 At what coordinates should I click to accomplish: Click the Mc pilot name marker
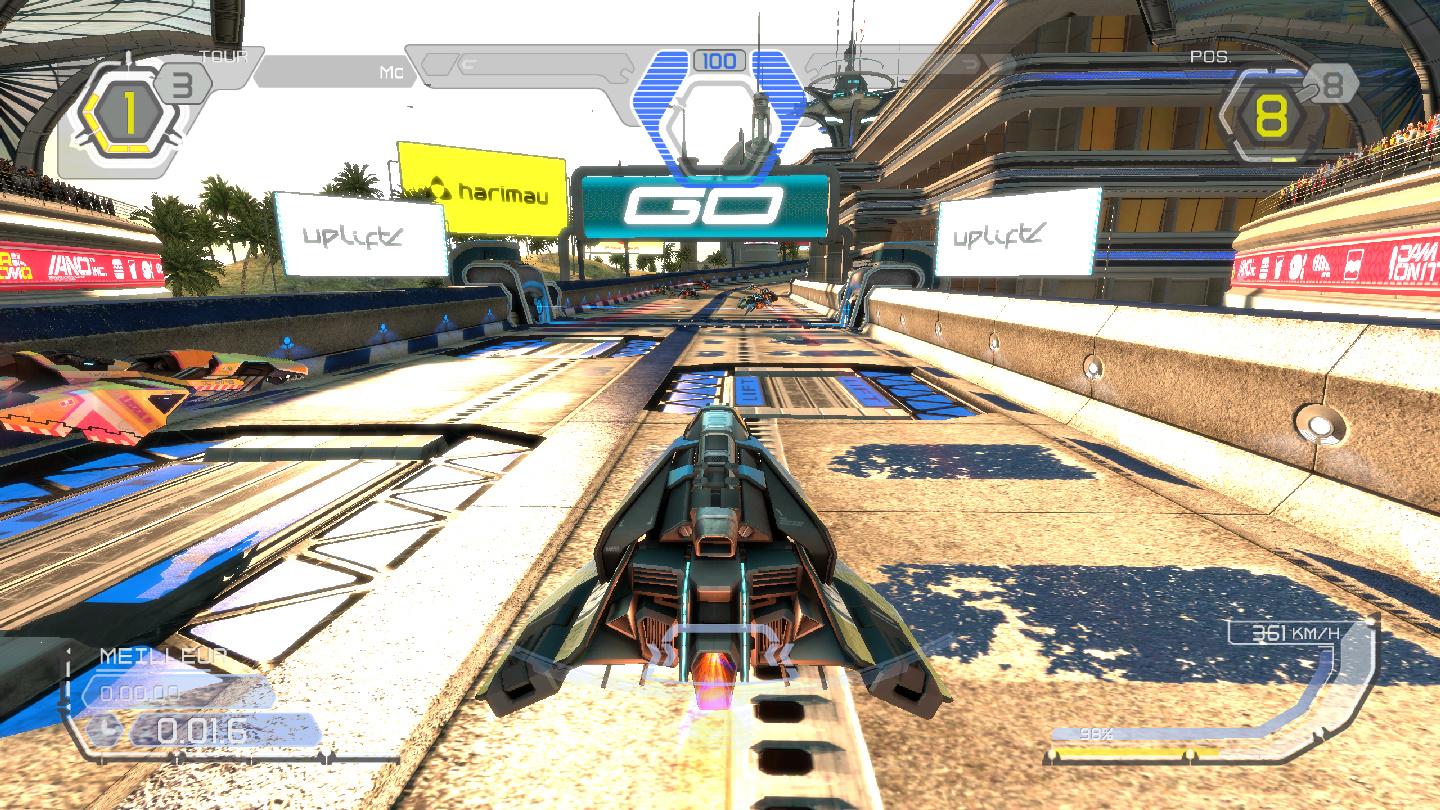click(x=392, y=72)
